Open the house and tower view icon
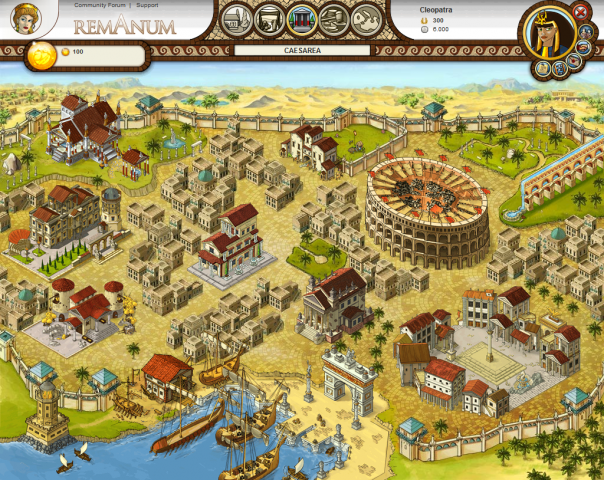Screen dimensions: 604x480 (236, 17)
